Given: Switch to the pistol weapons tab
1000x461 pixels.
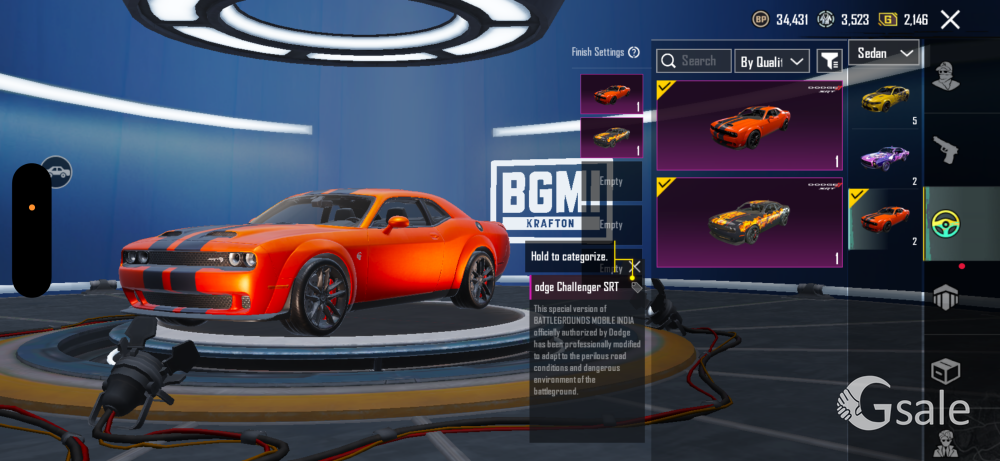Looking at the screenshot, I should 946,152.
